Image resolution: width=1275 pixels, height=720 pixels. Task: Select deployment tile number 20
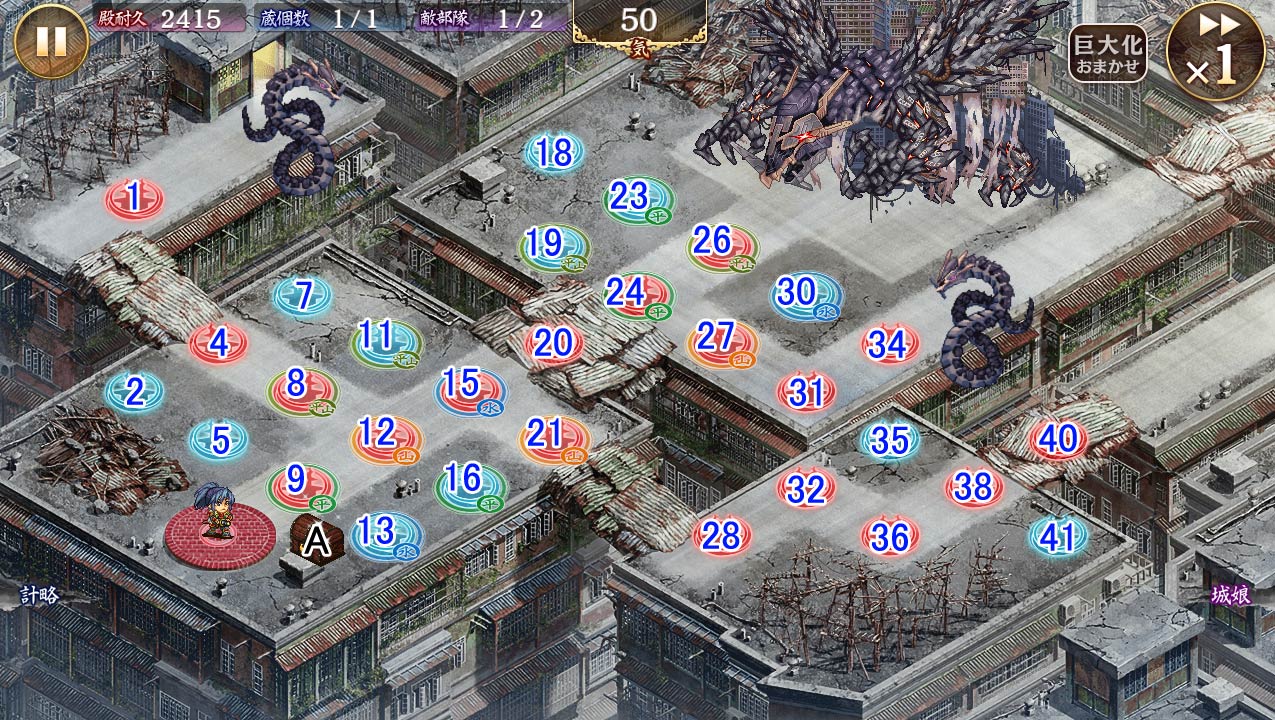click(553, 344)
